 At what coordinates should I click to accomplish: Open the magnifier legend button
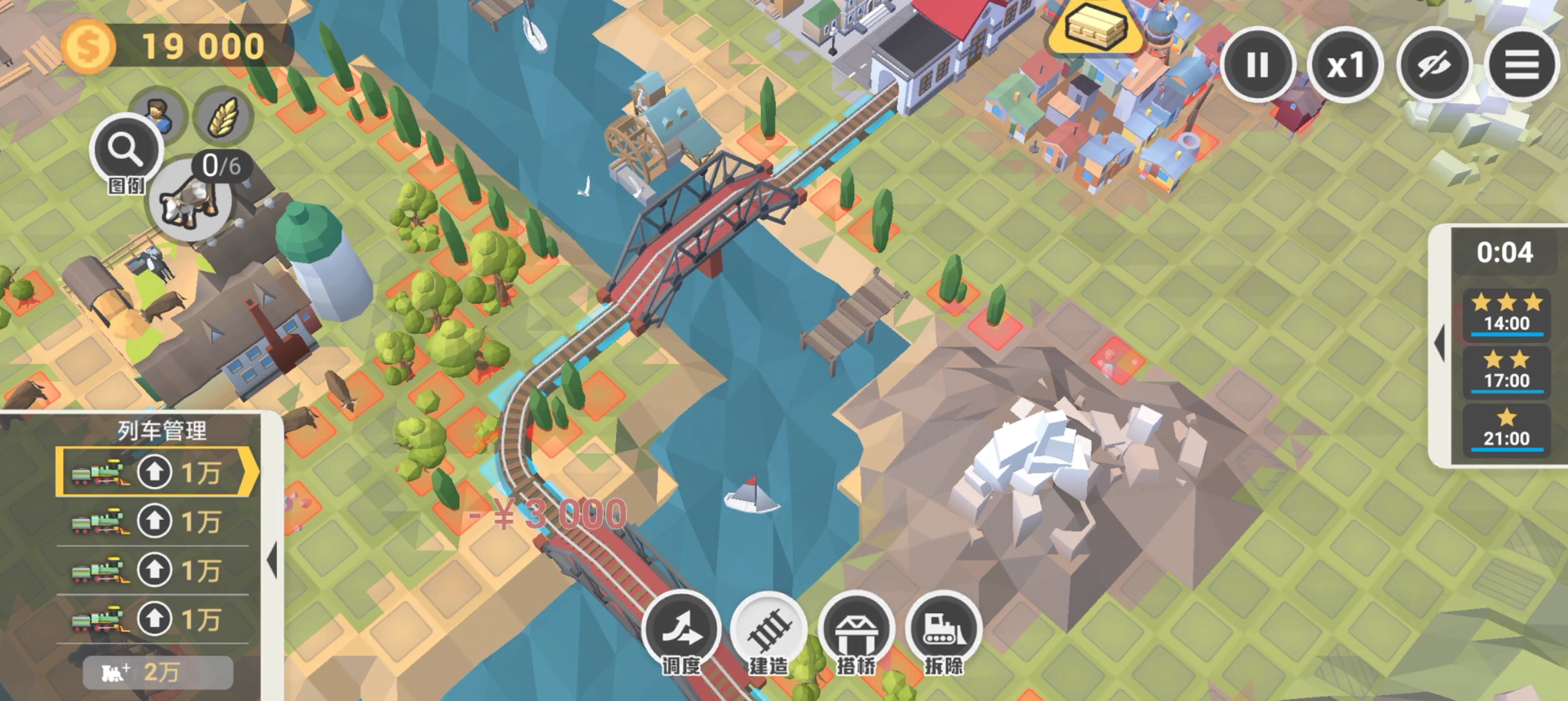tap(125, 150)
